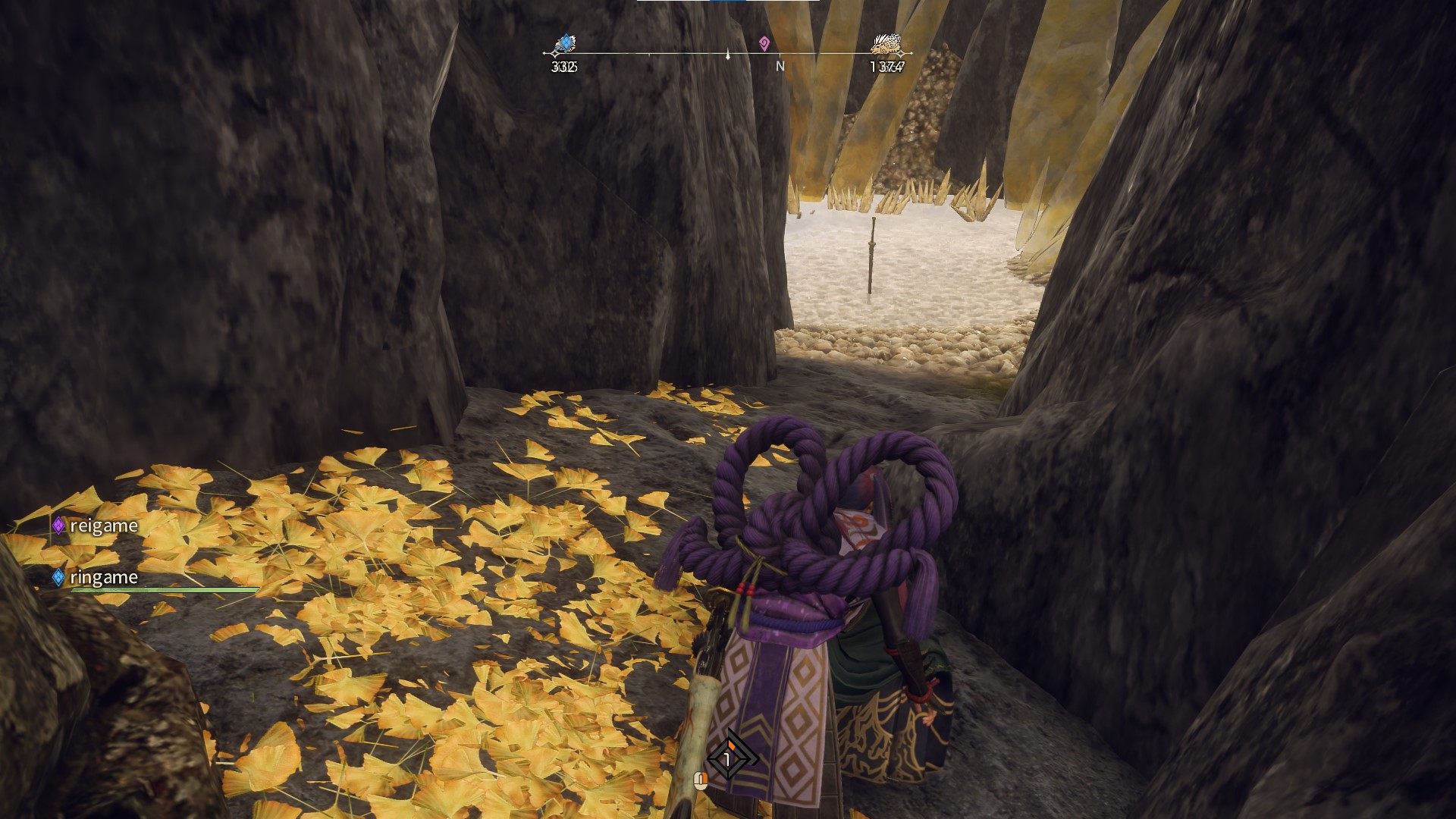The height and width of the screenshot is (819, 1456).
Task: Select party member reigame
Action: tap(96, 526)
